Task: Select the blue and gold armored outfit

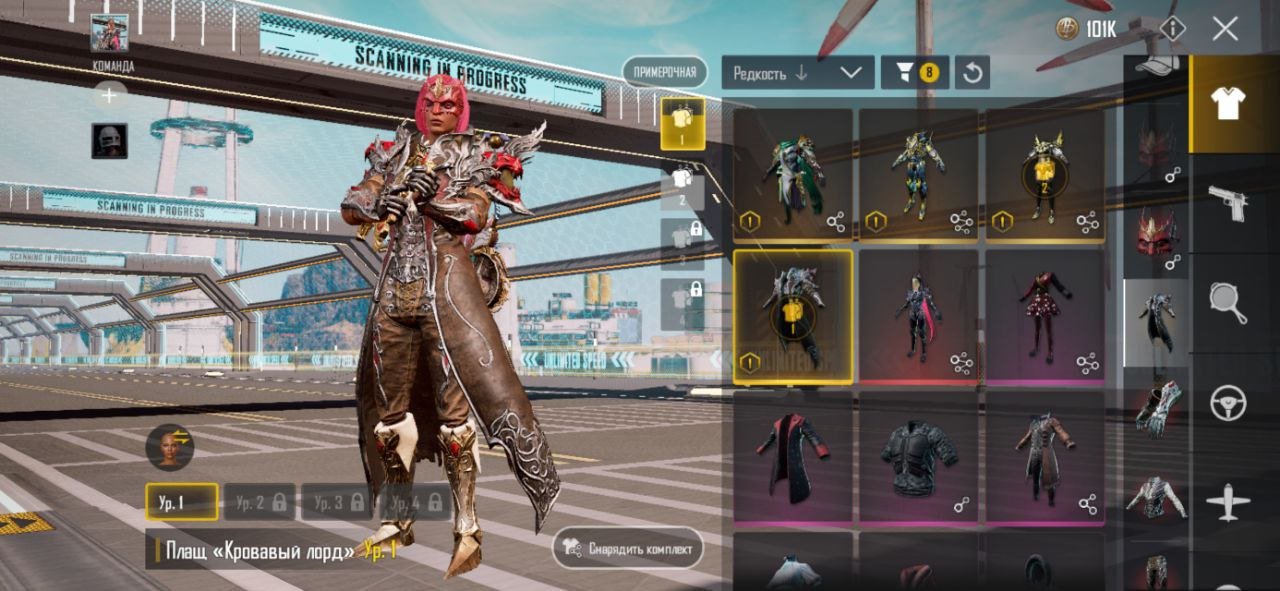Action: pyautogui.click(x=919, y=175)
